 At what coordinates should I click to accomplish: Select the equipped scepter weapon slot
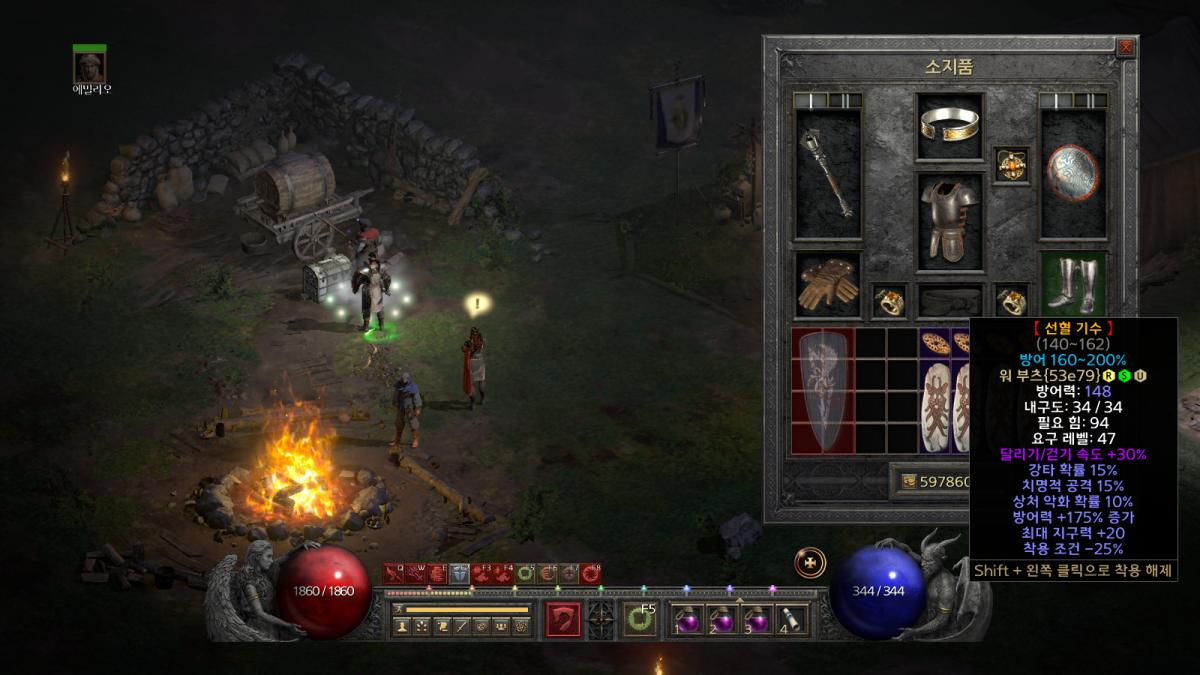(828, 174)
